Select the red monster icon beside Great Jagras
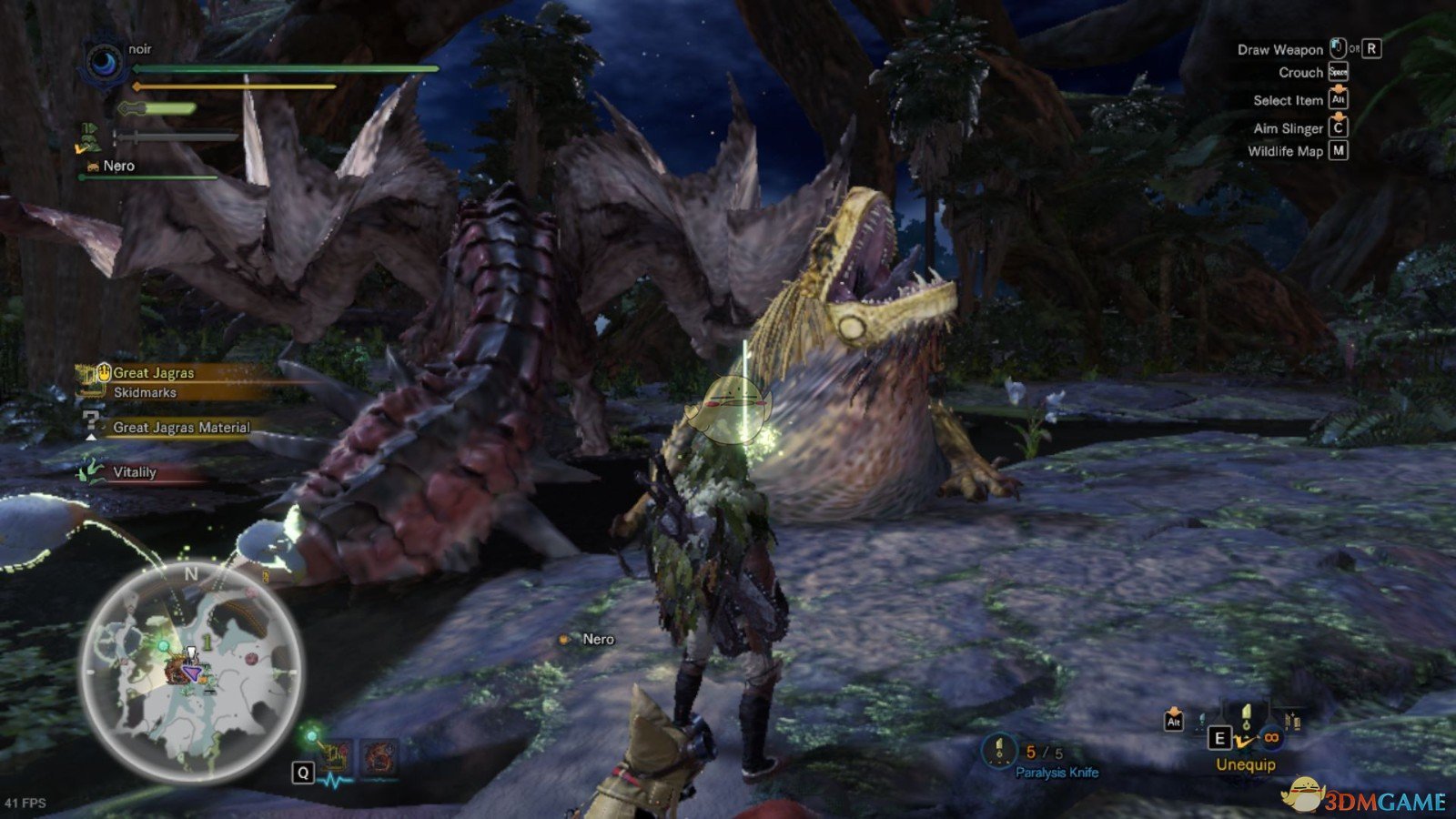Screen dimensions: 1456x819 378,756
